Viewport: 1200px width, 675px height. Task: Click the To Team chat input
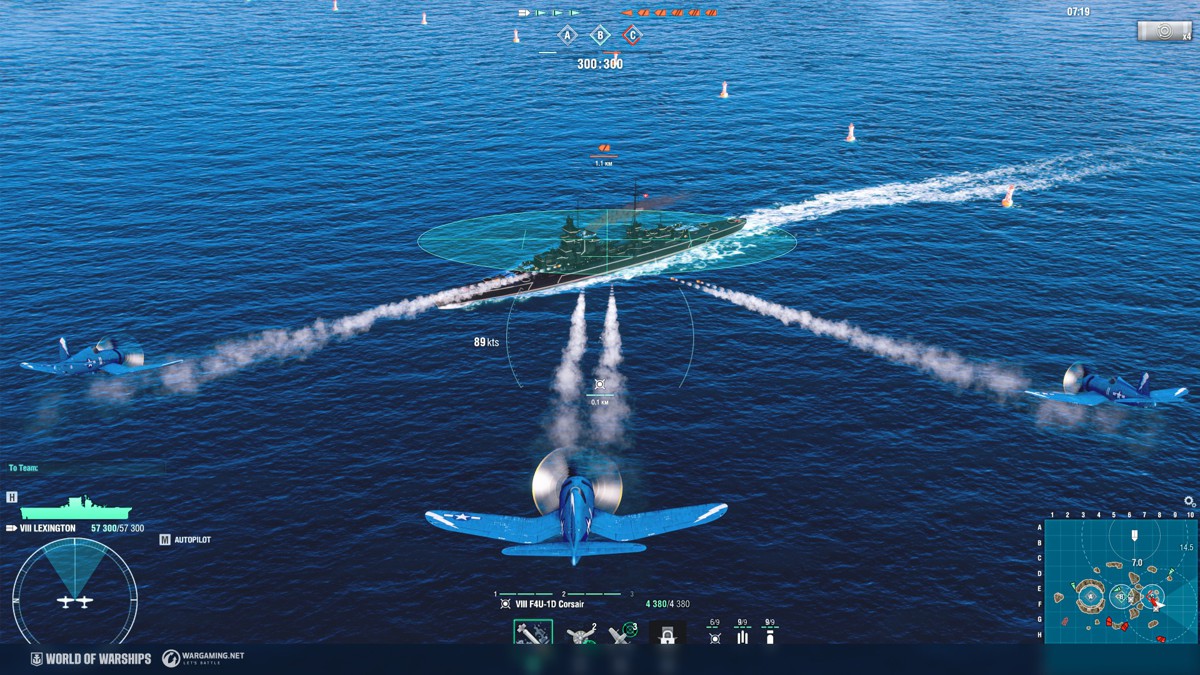[x=90, y=468]
